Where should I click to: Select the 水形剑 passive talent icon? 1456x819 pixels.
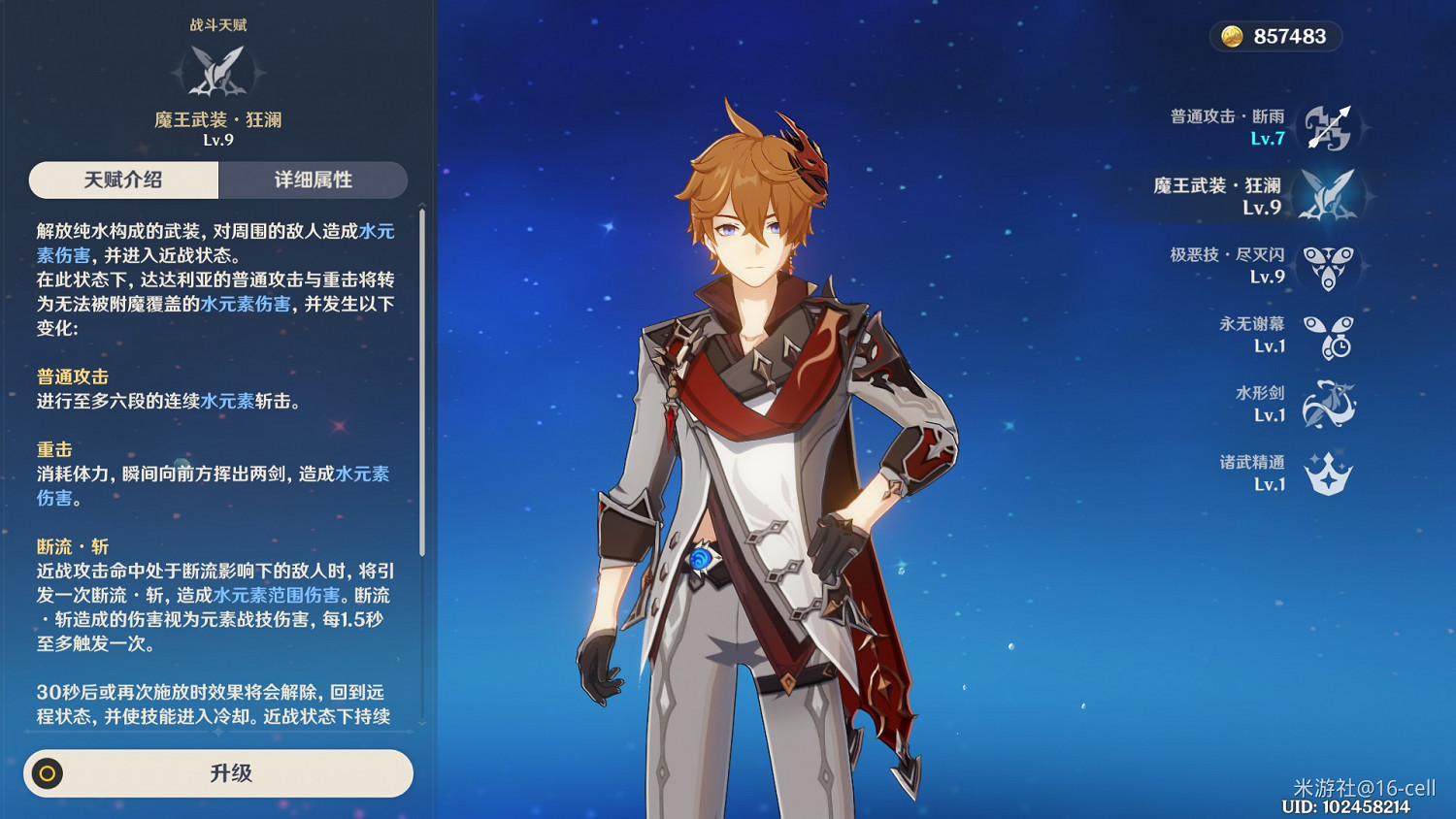point(1330,402)
